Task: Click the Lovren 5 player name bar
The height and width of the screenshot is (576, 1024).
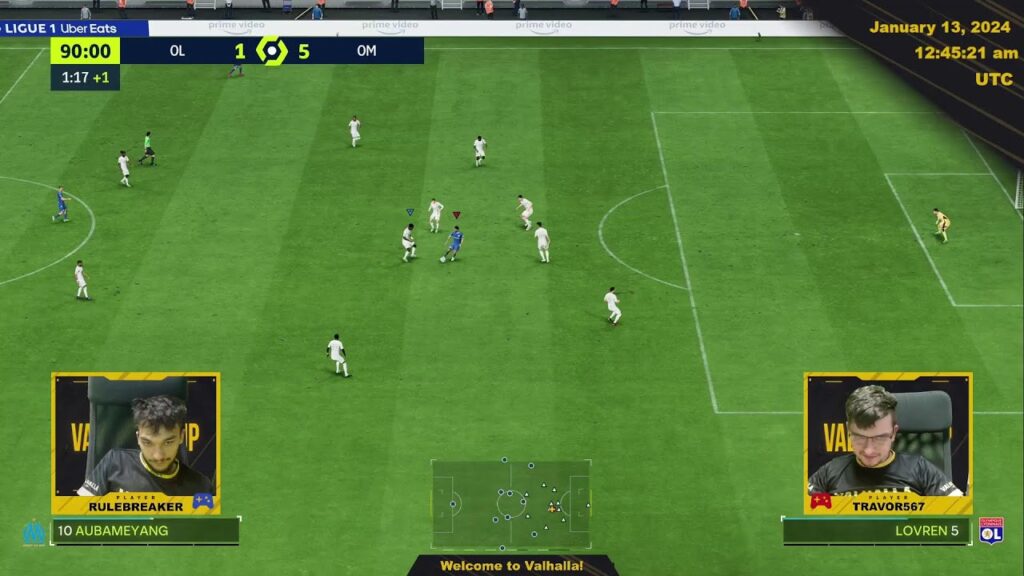Action: point(876,531)
